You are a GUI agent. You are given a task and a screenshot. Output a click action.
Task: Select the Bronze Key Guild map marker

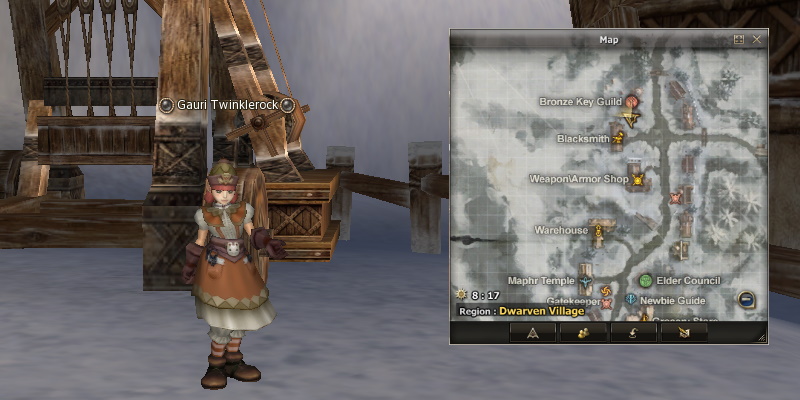pyautogui.click(x=632, y=101)
